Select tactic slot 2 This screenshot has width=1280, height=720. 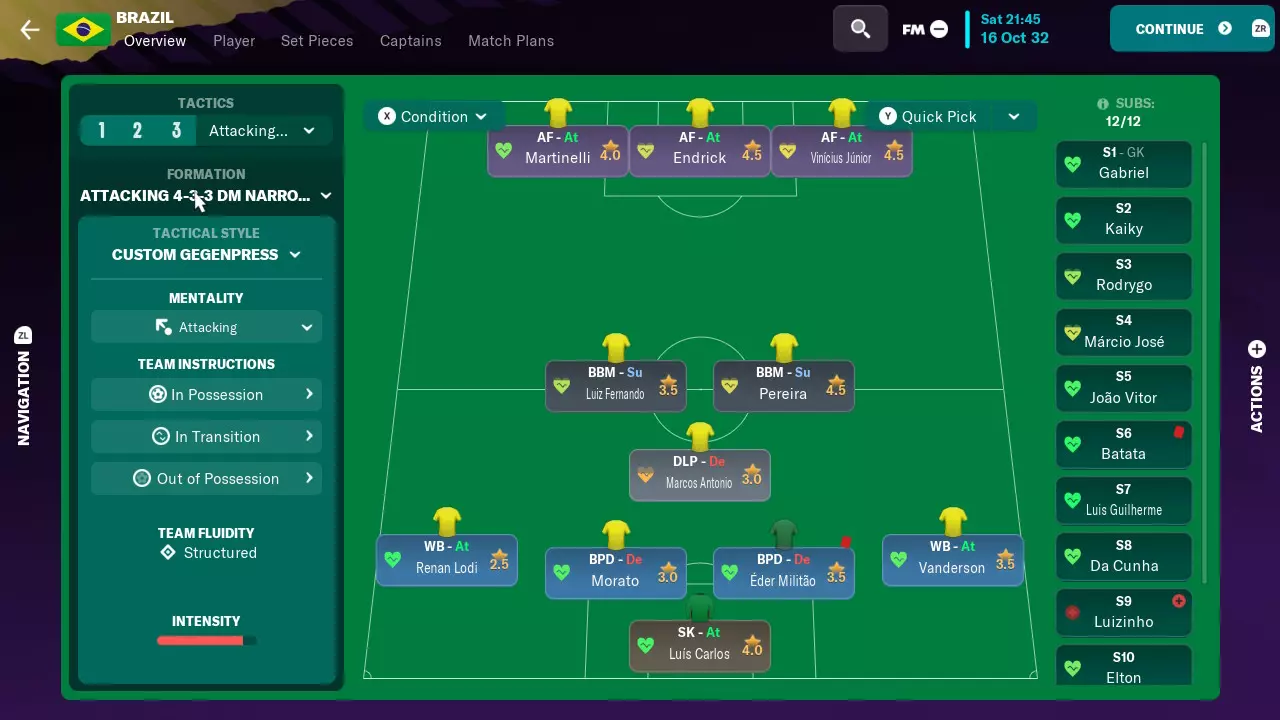(x=138, y=130)
